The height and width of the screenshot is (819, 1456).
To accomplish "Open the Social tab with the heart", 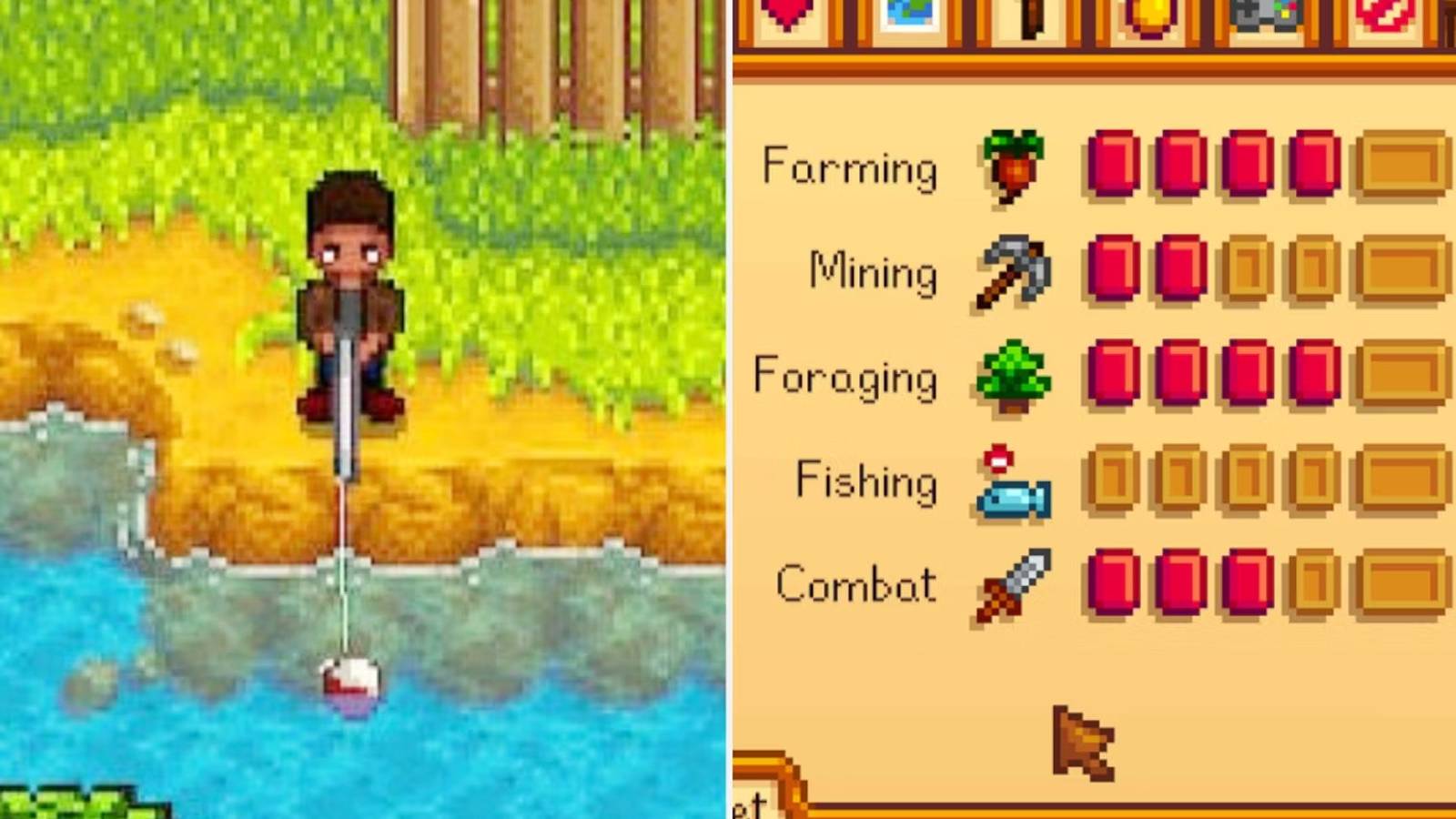I will pyautogui.click(x=788, y=14).
